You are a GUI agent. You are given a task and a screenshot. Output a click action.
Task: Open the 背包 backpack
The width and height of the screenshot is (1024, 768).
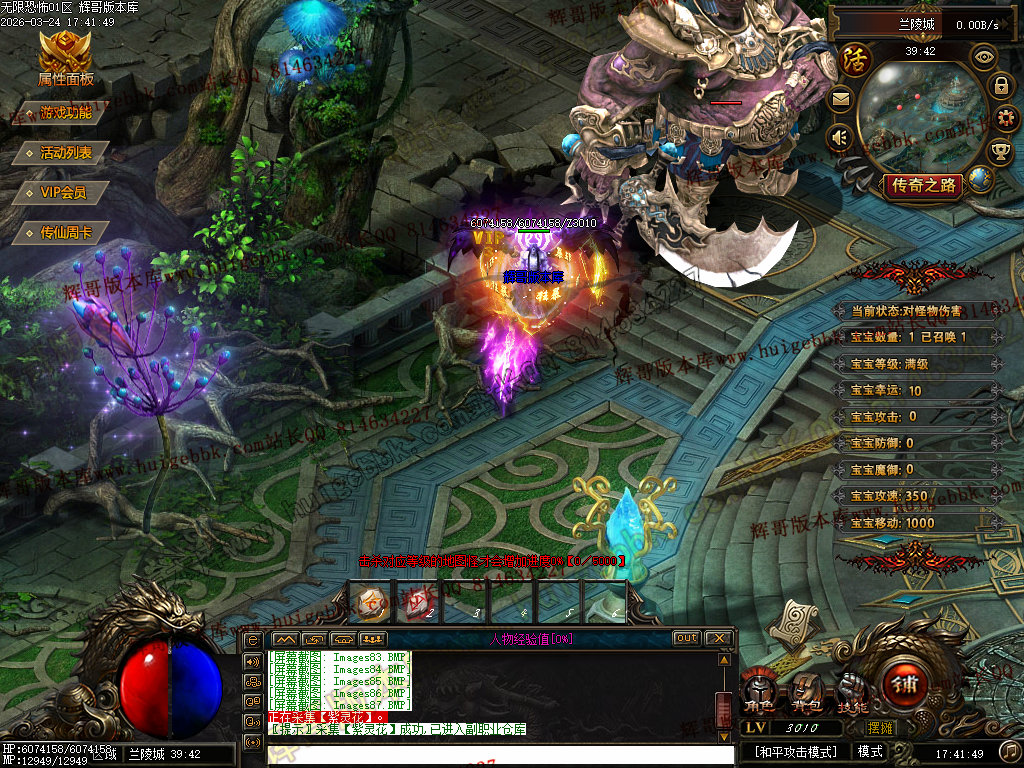point(805,688)
